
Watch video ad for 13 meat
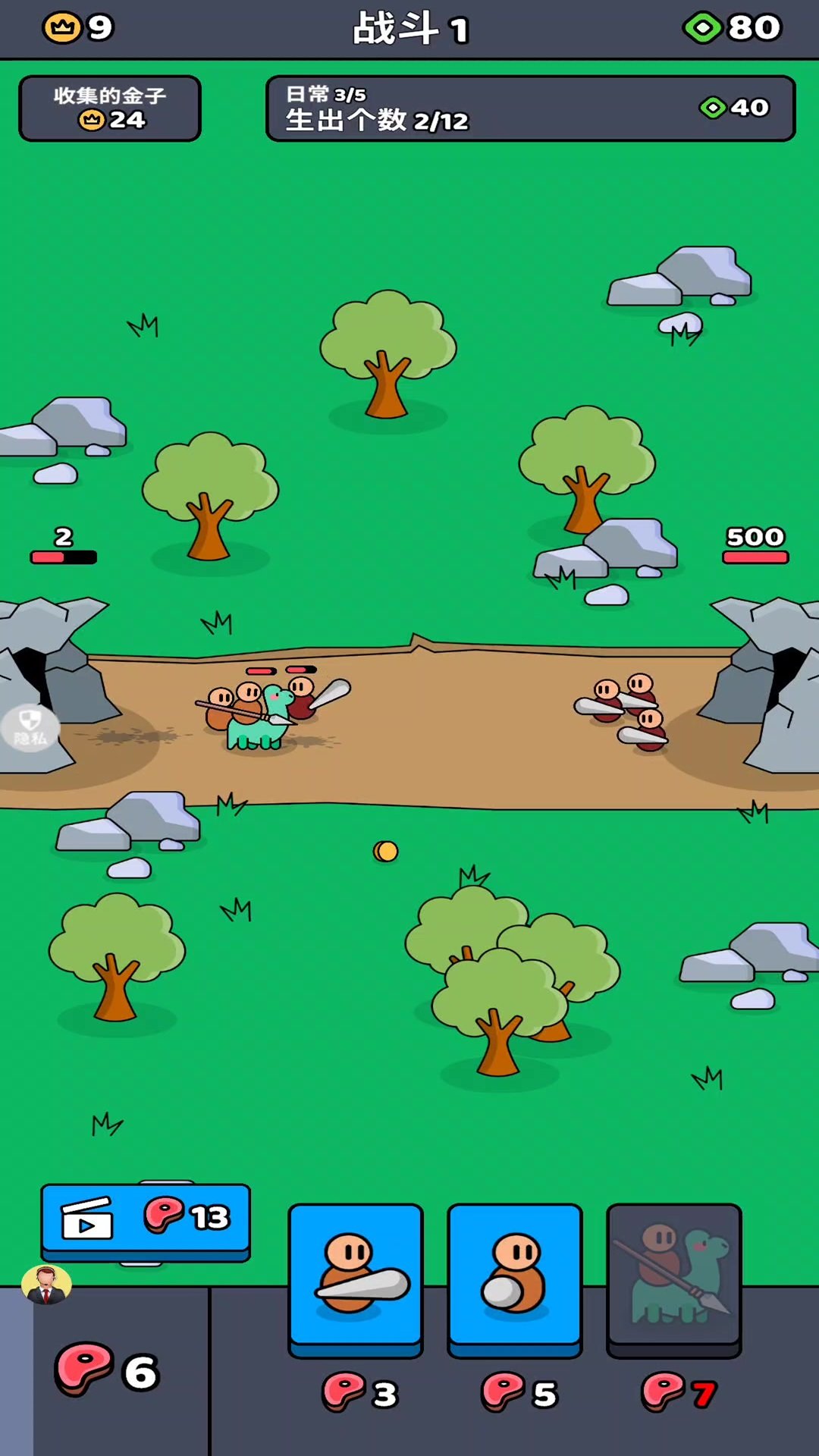[x=146, y=1218]
